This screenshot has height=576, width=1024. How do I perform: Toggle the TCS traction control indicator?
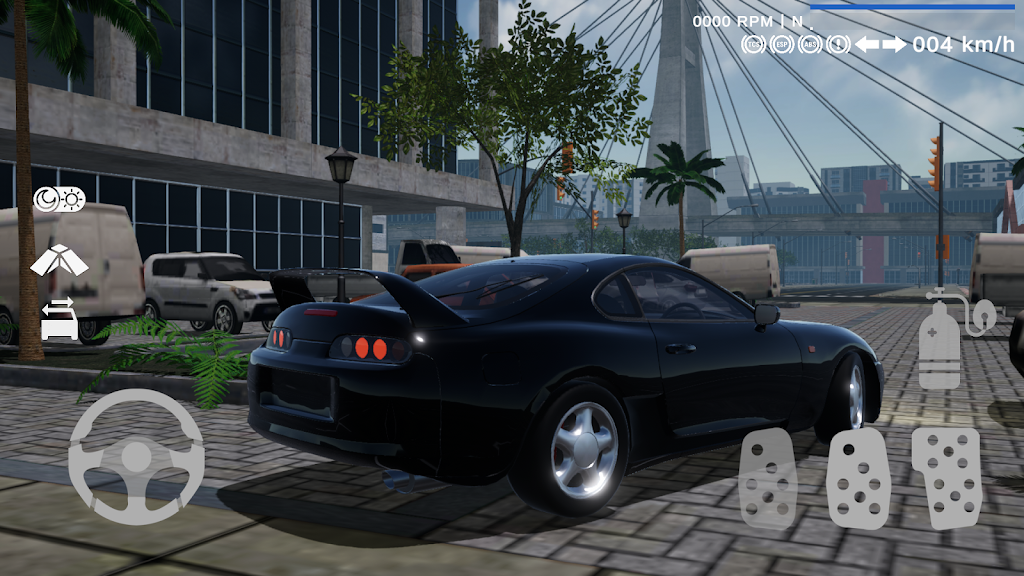(x=754, y=44)
